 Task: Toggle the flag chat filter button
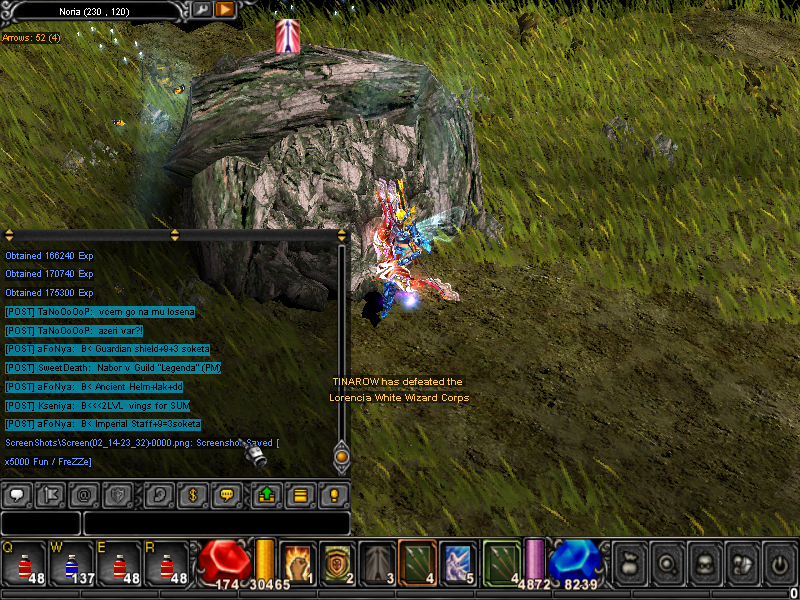click(x=49, y=494)
